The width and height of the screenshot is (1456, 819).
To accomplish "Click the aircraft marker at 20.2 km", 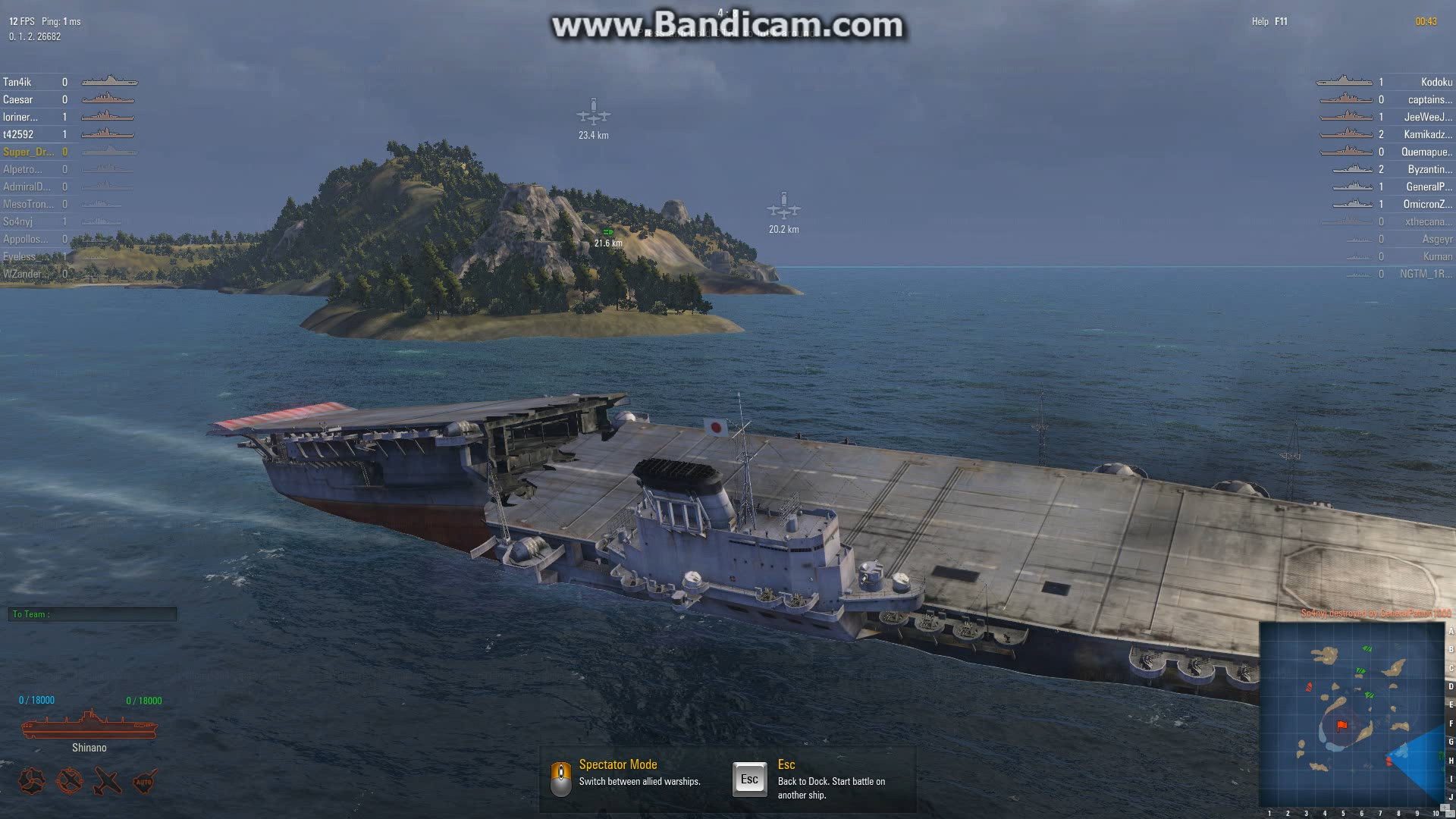I will coord(783,207).
